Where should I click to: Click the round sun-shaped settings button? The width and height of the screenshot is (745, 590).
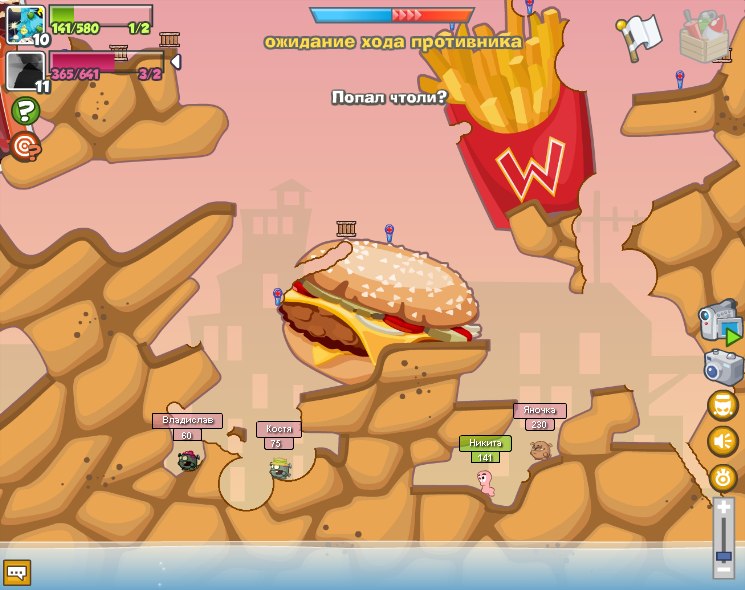coord(723,477)
